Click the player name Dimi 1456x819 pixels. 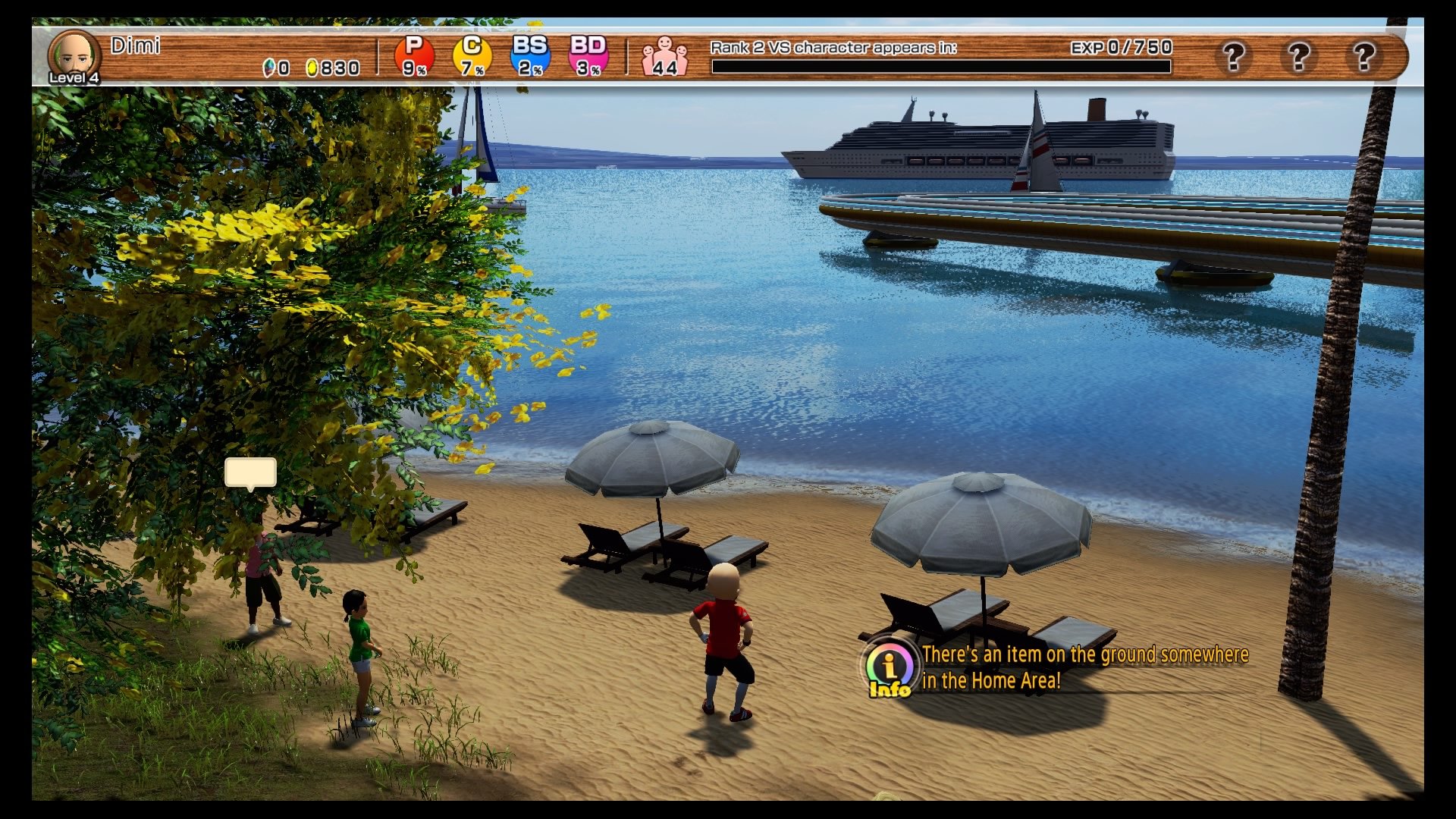135,45
